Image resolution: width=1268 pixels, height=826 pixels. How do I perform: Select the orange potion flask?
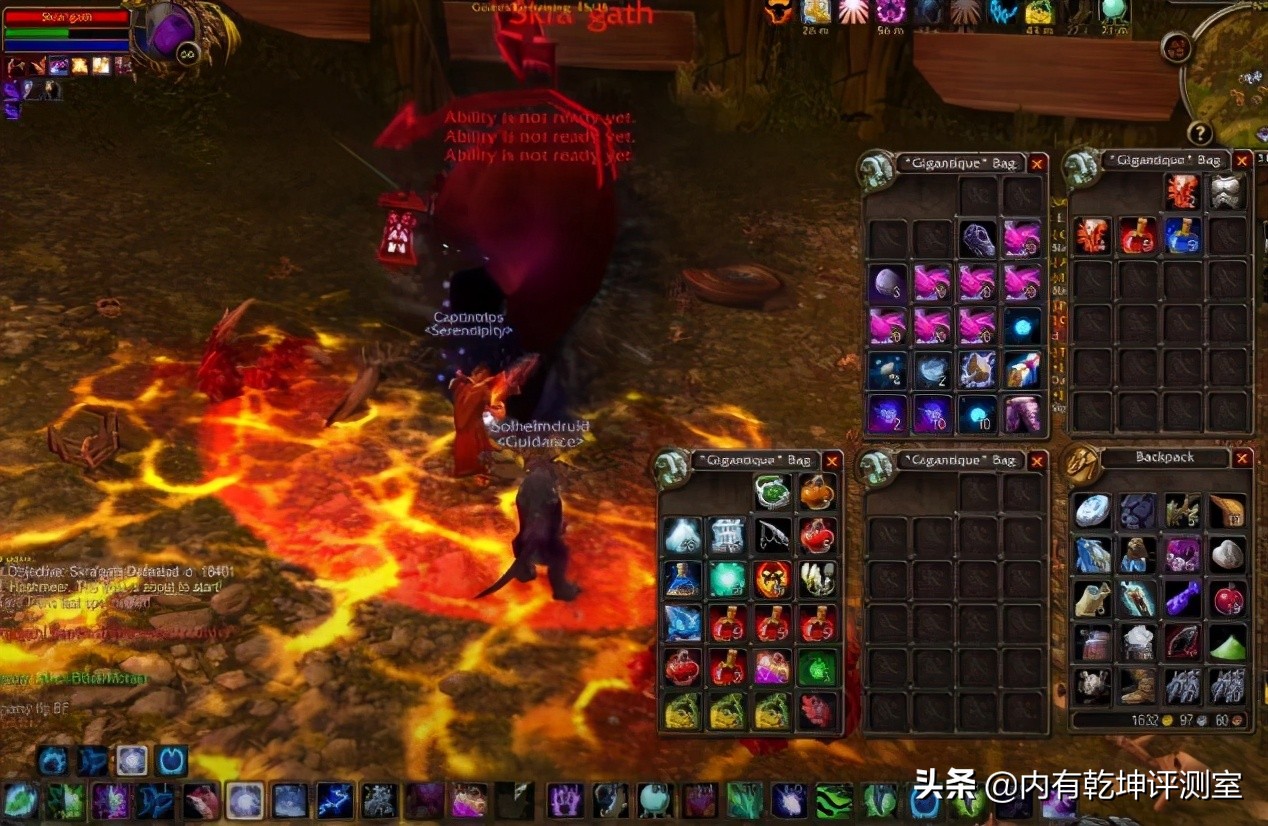[x=817, y=492]
